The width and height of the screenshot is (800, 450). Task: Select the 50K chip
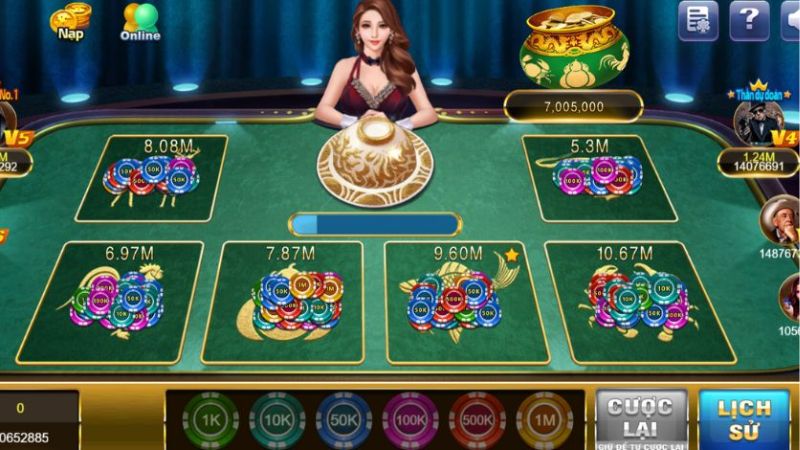point(344,419)
